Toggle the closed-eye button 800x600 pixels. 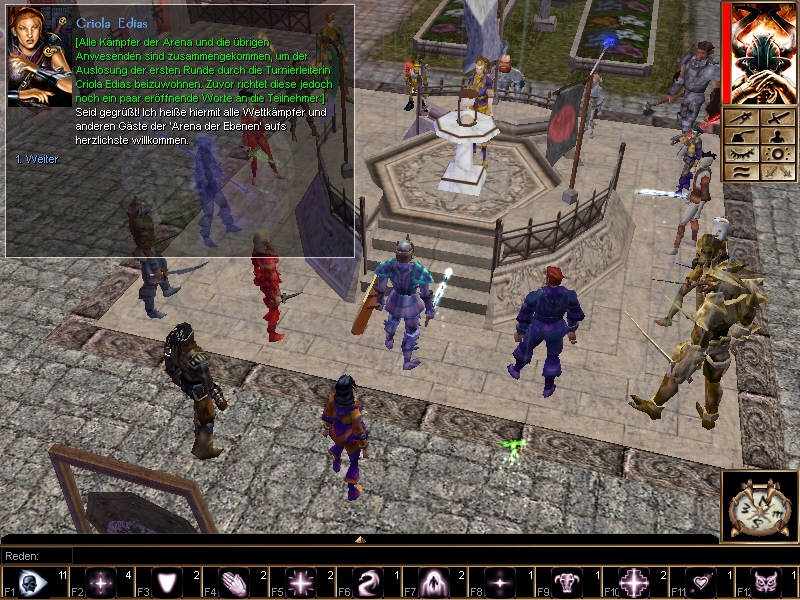point(743,154)
